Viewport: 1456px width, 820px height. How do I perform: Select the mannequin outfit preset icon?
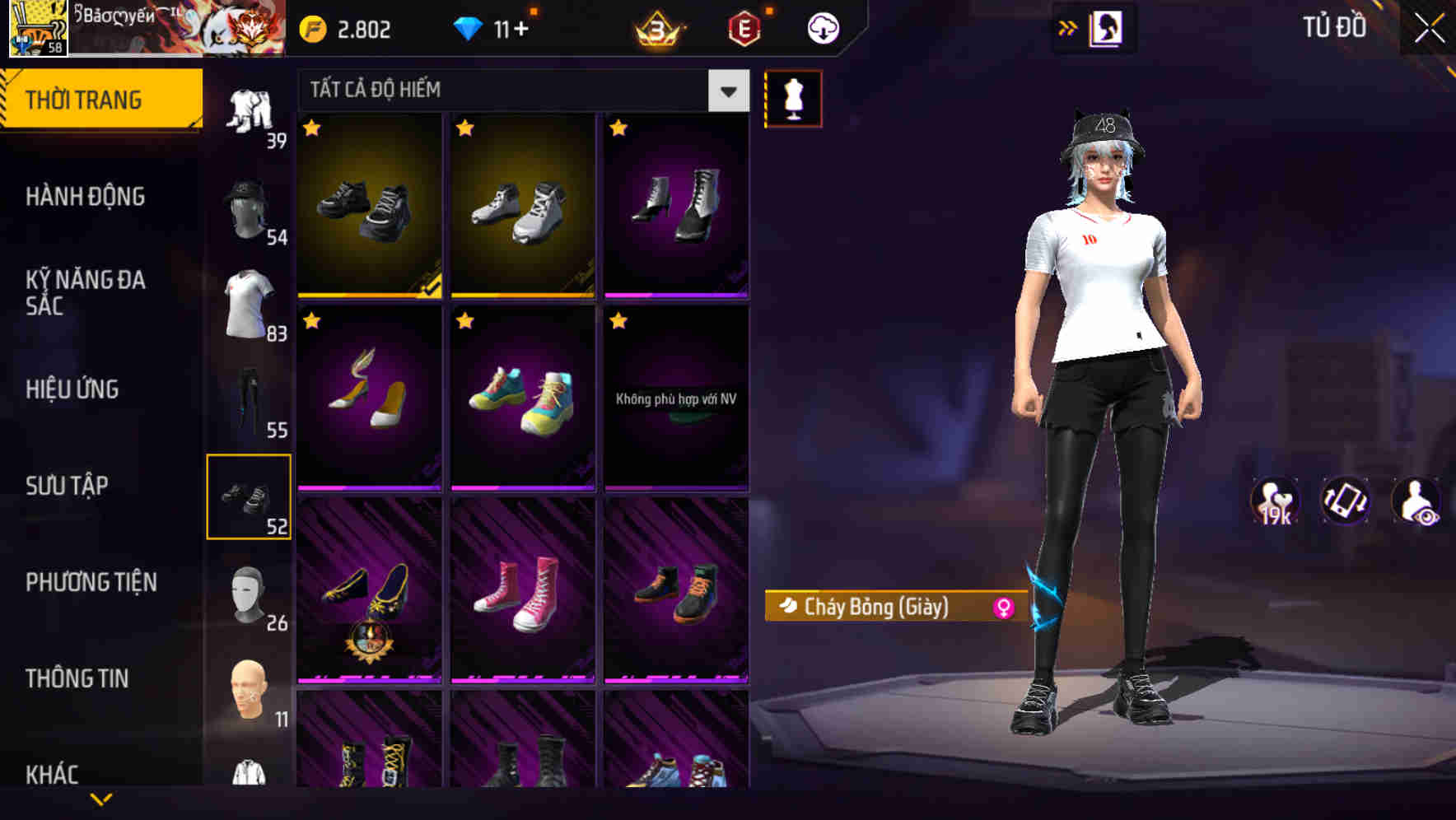[793, 97]
